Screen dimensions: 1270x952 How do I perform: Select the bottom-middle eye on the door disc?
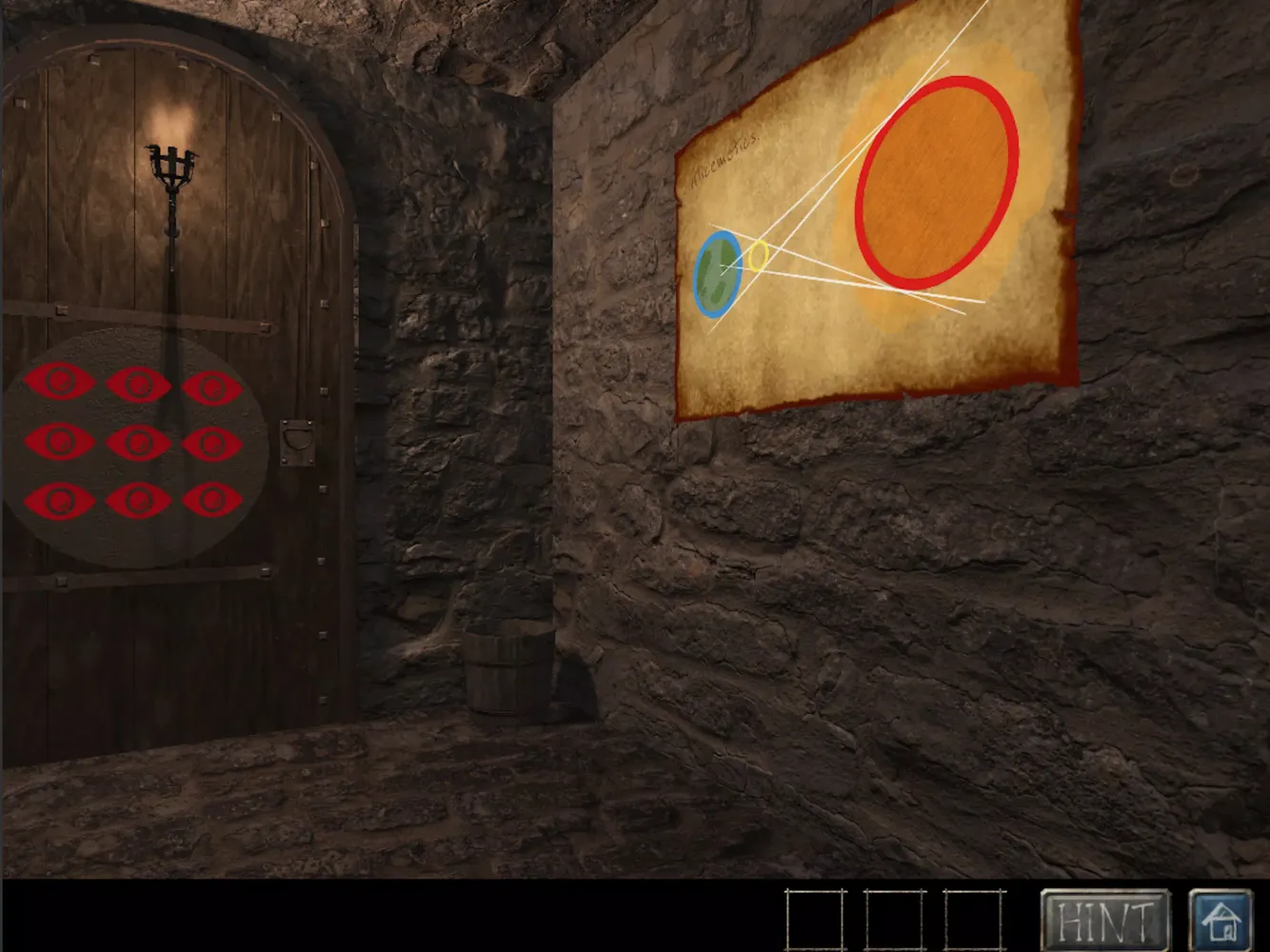pyautogui.click(x=136, y=498)
